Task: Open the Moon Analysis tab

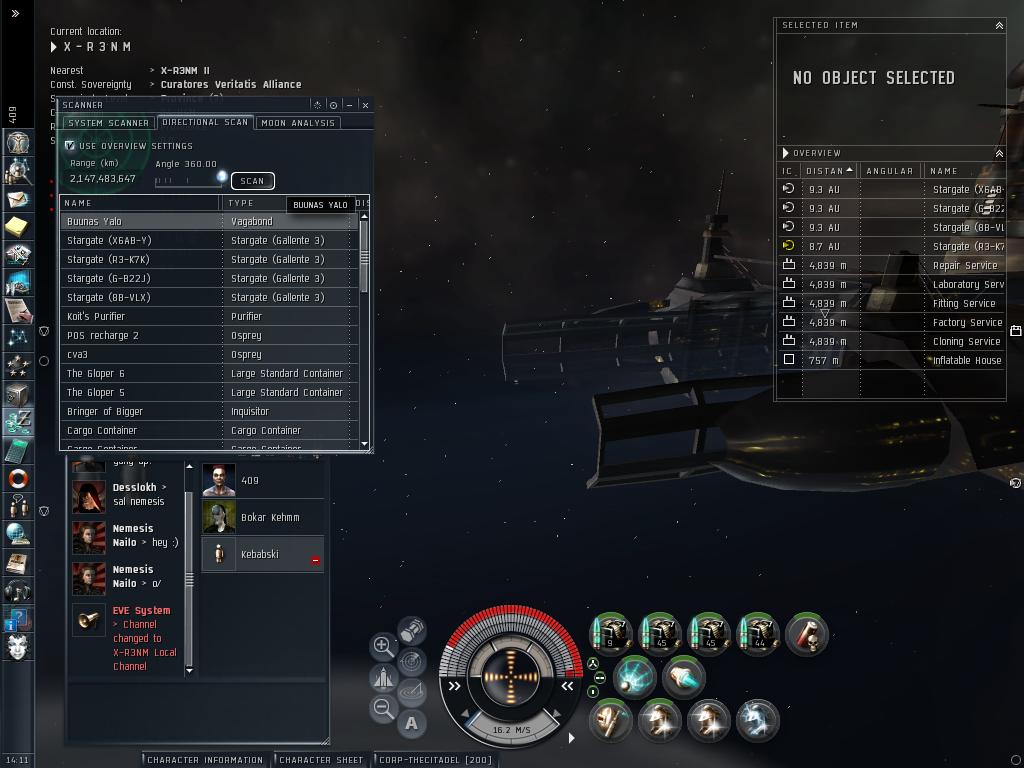Action: pos(298,123)
